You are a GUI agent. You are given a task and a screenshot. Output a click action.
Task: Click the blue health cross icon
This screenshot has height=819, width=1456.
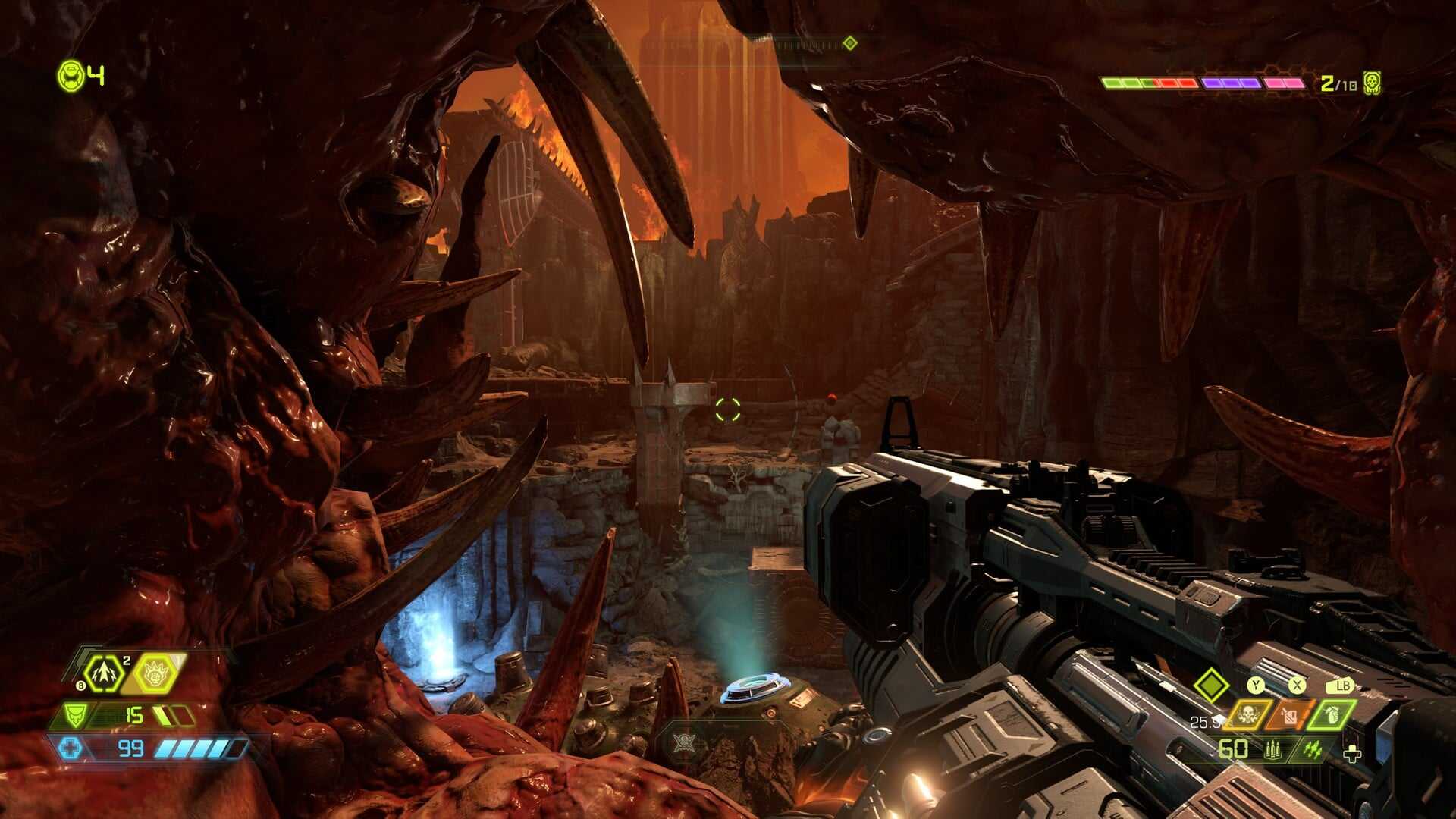coord(71,748)
